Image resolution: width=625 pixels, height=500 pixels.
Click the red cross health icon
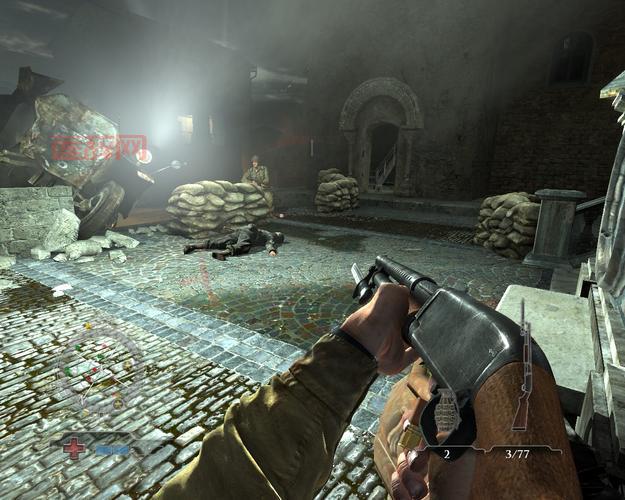point(76,448)
